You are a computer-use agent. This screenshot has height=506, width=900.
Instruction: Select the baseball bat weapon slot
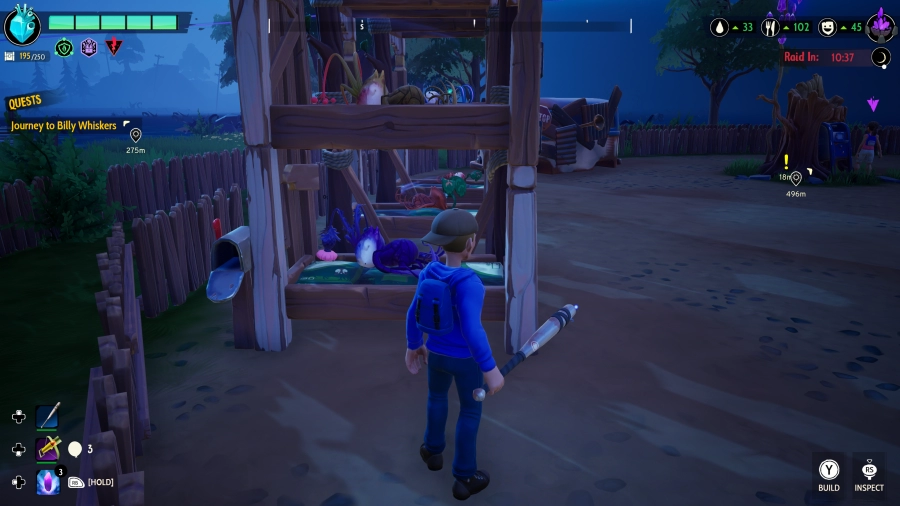click(49, 416)
